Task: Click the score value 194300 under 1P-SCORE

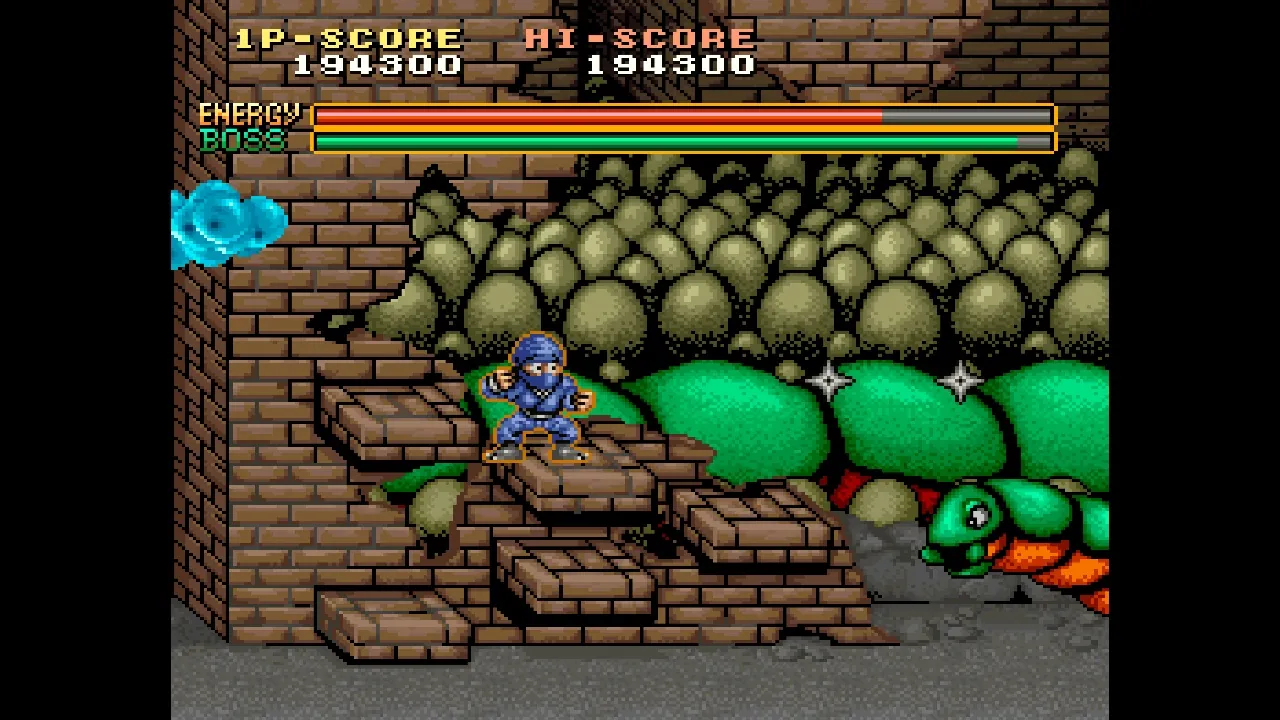Action: 375,65
